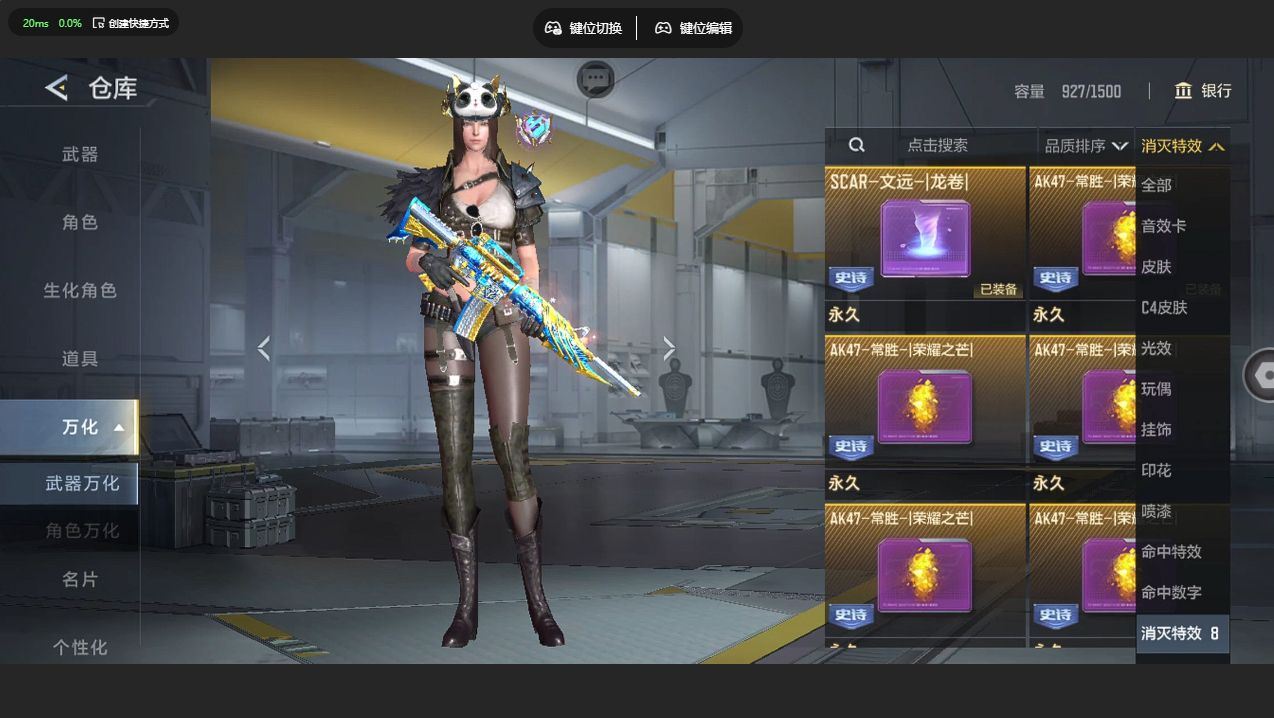Filter by 音效卡
This screenshot has height=718, width=1274.
(x=1164, y=226)
